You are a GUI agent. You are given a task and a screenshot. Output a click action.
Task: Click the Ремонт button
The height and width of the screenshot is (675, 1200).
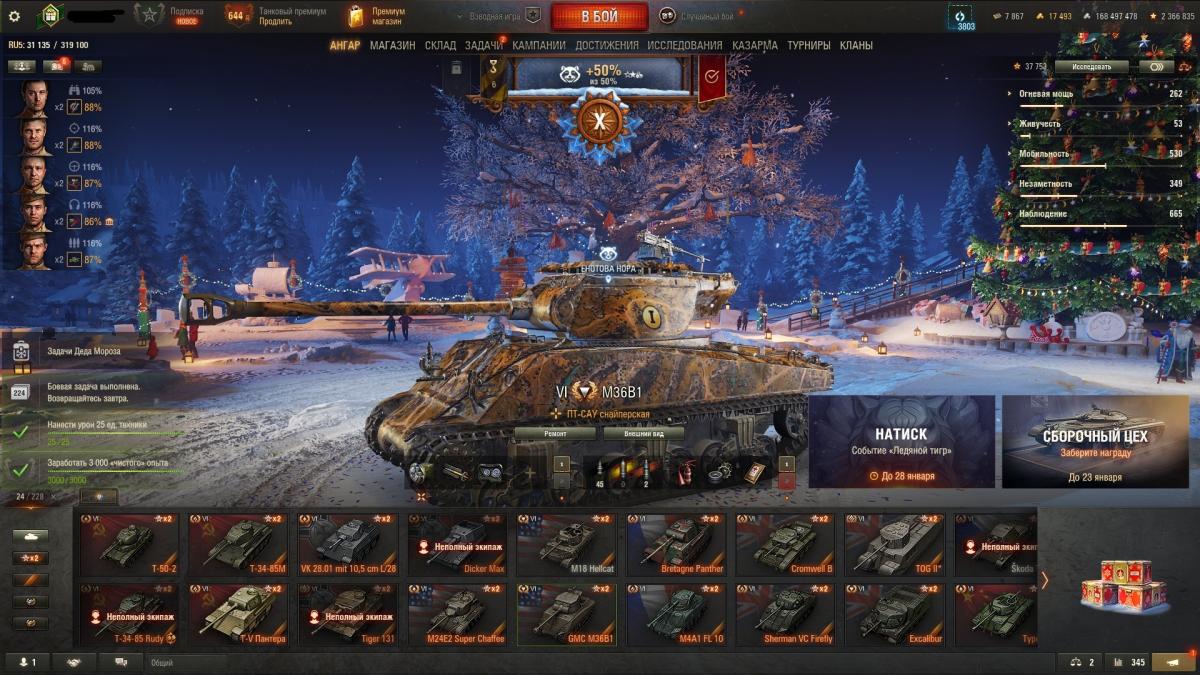(556, 433)
